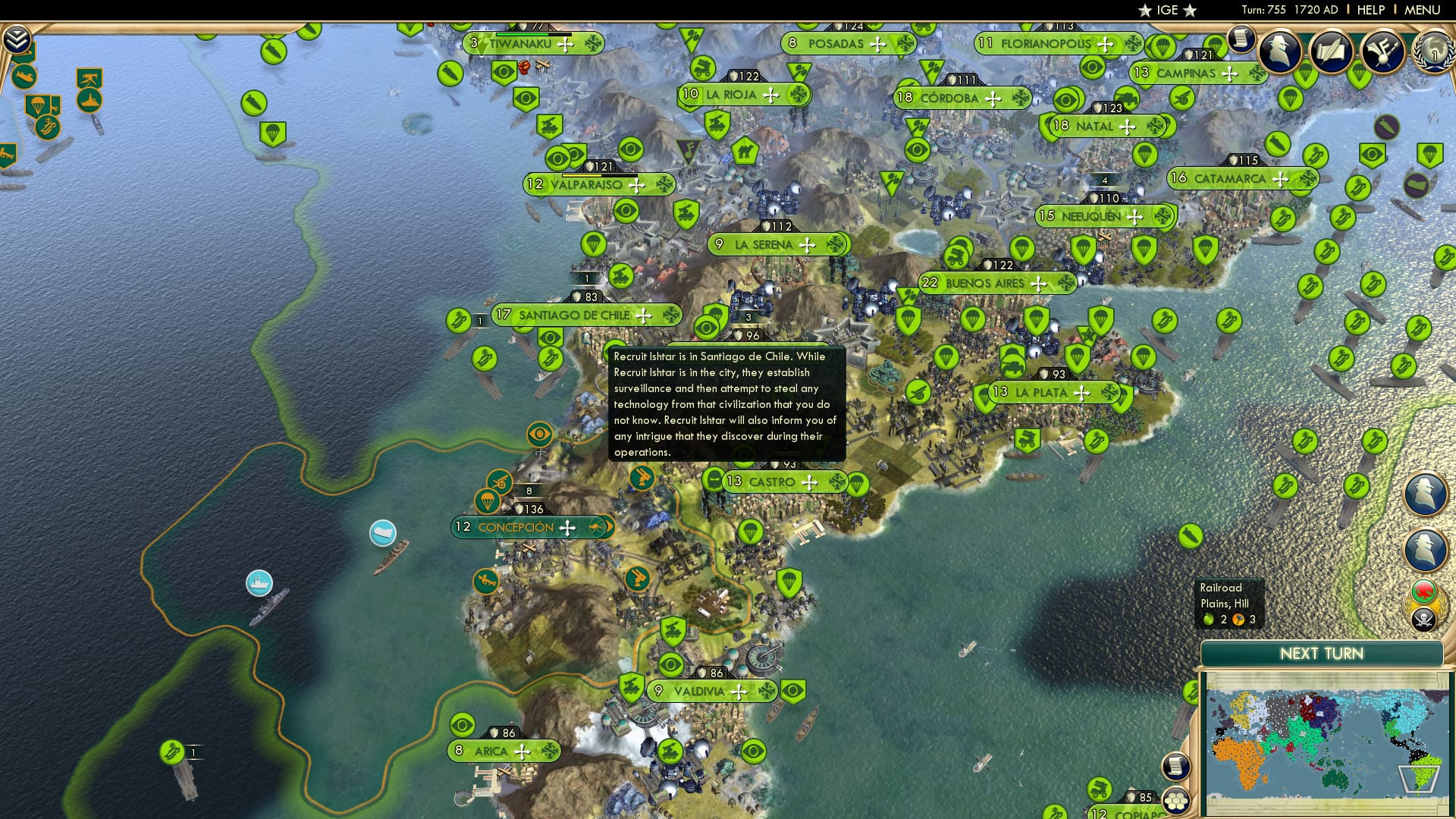Toggle strategic view with the hex grid icon
The height and width of the screenshot is (819, 1456).
click(x=1175, y=802)
